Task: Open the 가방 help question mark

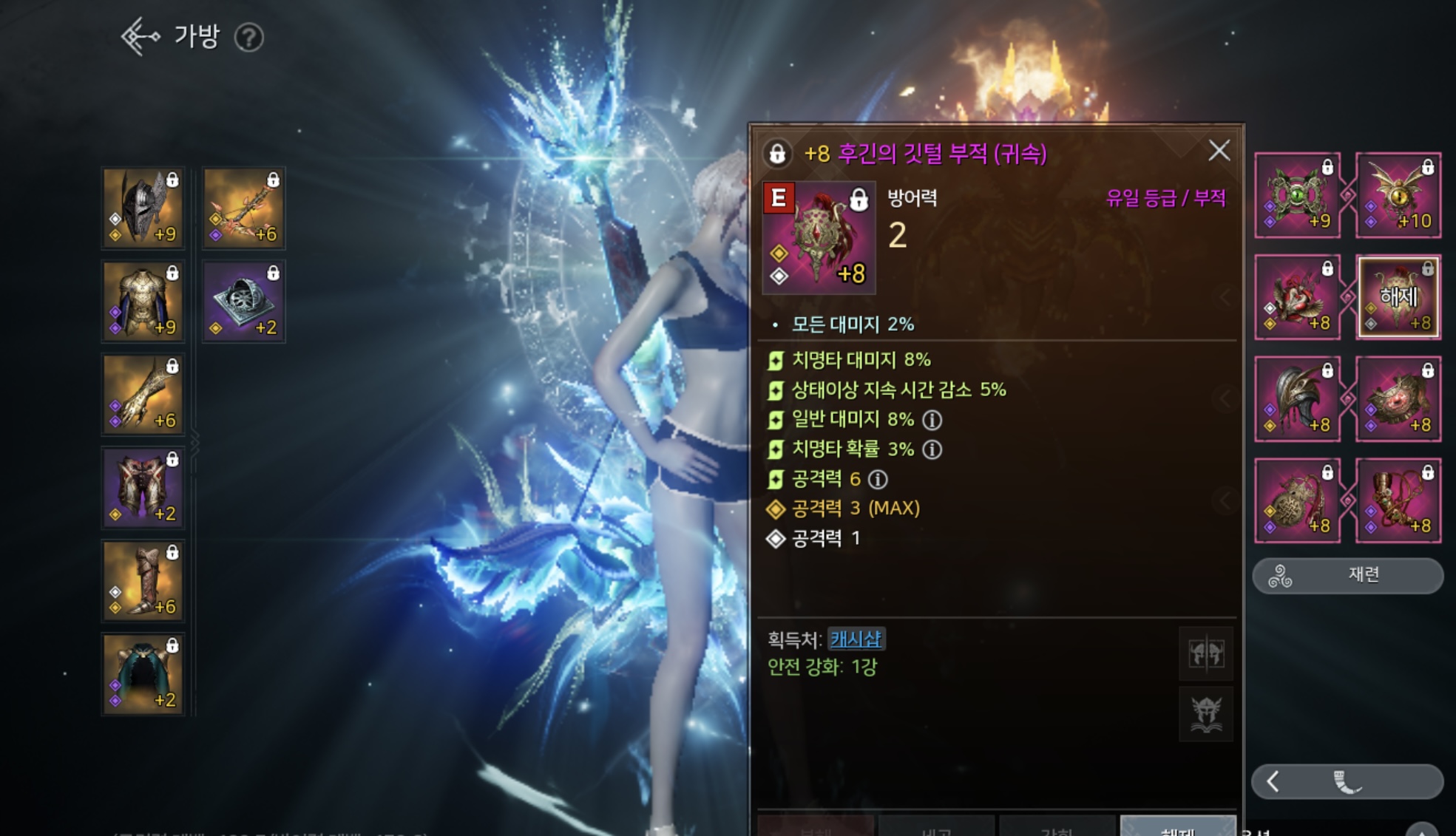Action: (x=248, y=38)
